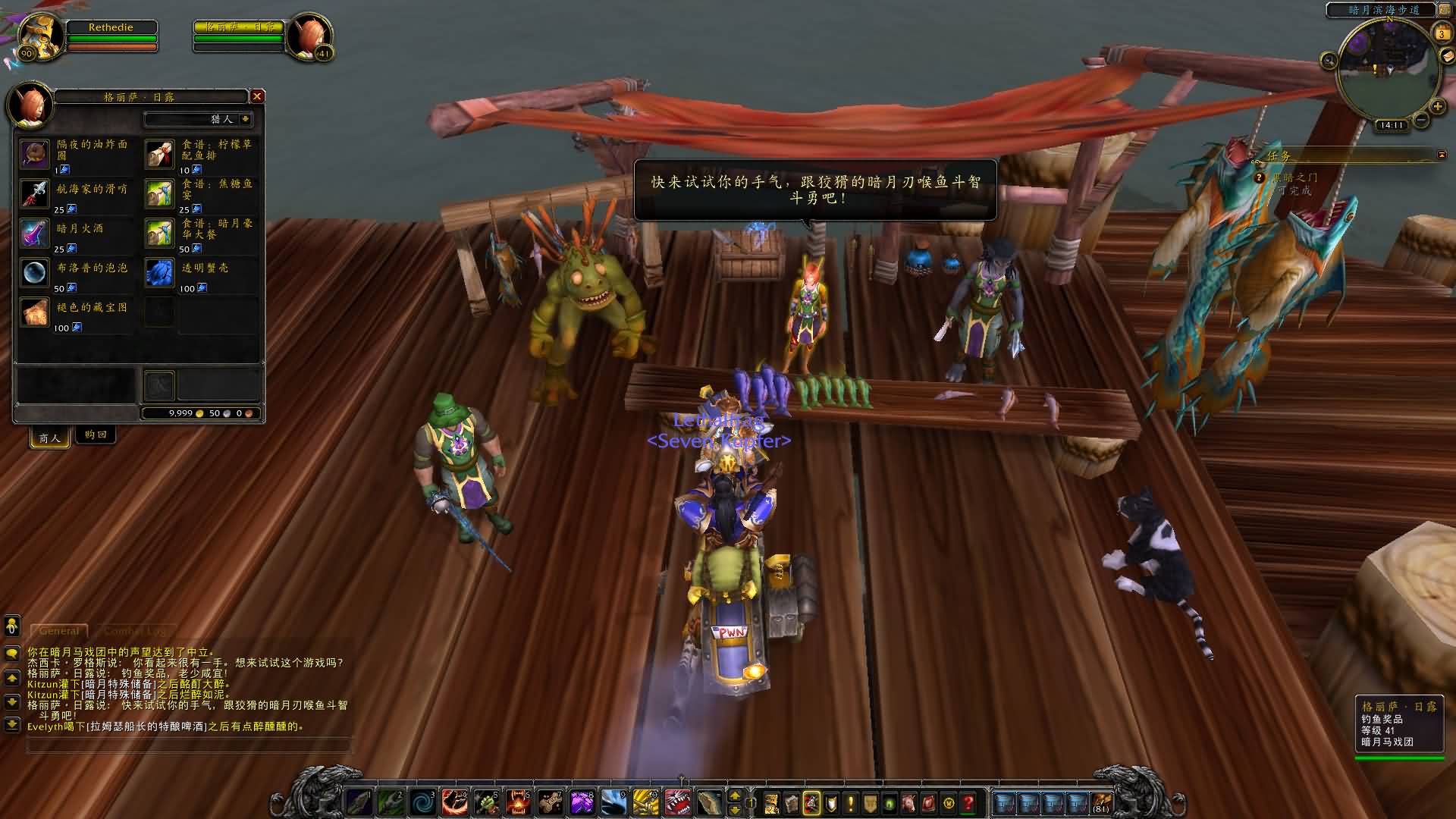Image resolution: width=1456 pixels, height=819 pixels.
Task: Switch to the 商人 merchant tab
Action: point(50,438)
